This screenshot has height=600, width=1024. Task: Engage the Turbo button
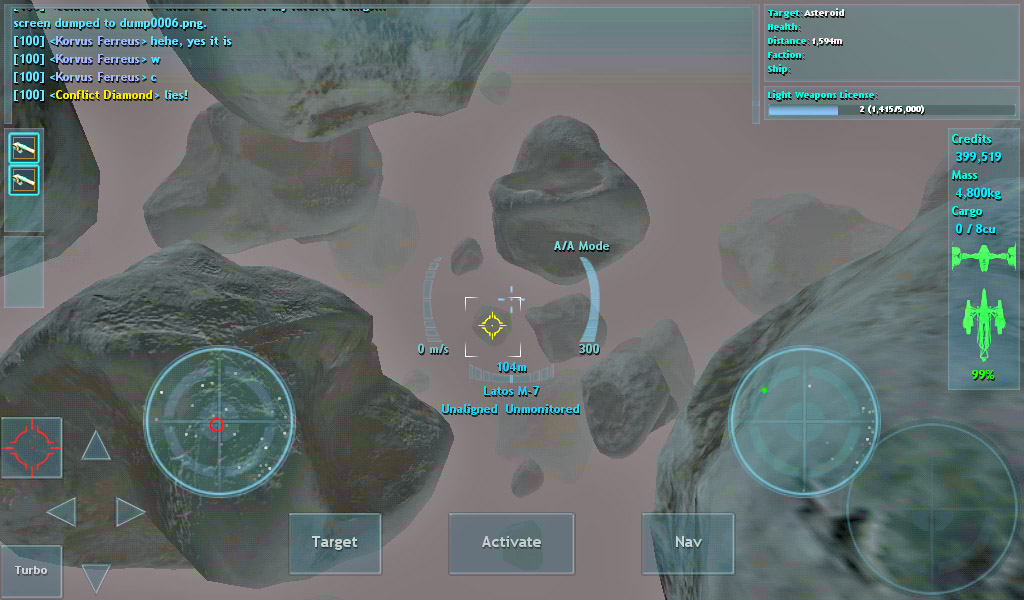point(31,571)
